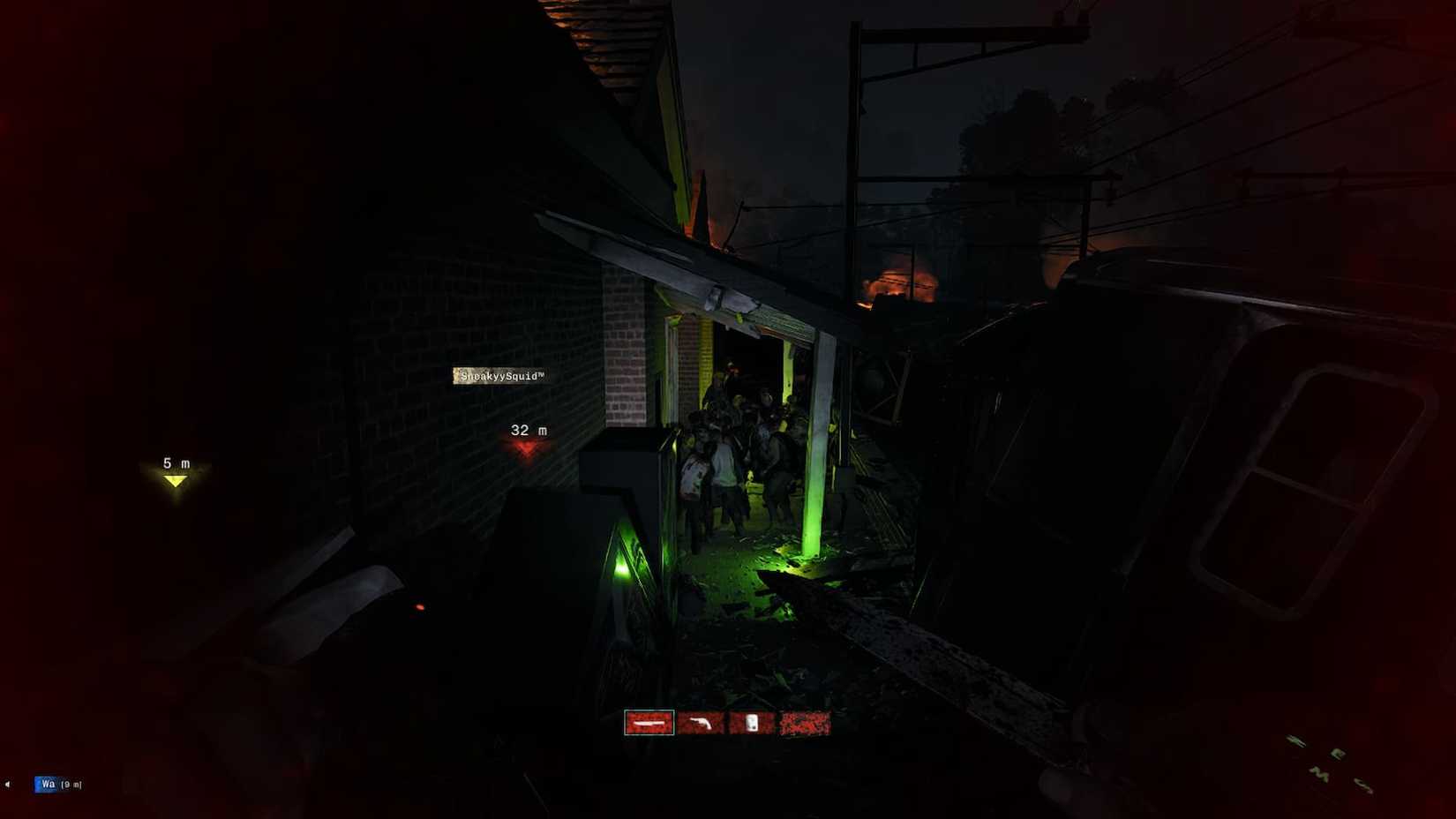Toggle the highlighted knife slot selection border
The width and height of the screenshot is (1456, 819).
(x=650, y=724)
